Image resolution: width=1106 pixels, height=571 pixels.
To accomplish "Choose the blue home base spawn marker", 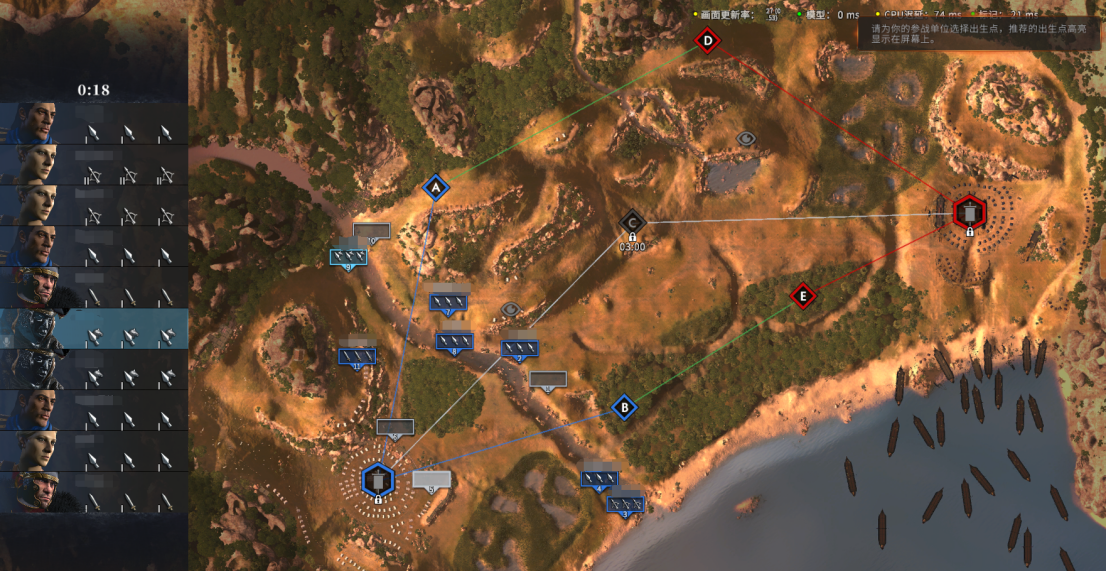I will [378, 482].
